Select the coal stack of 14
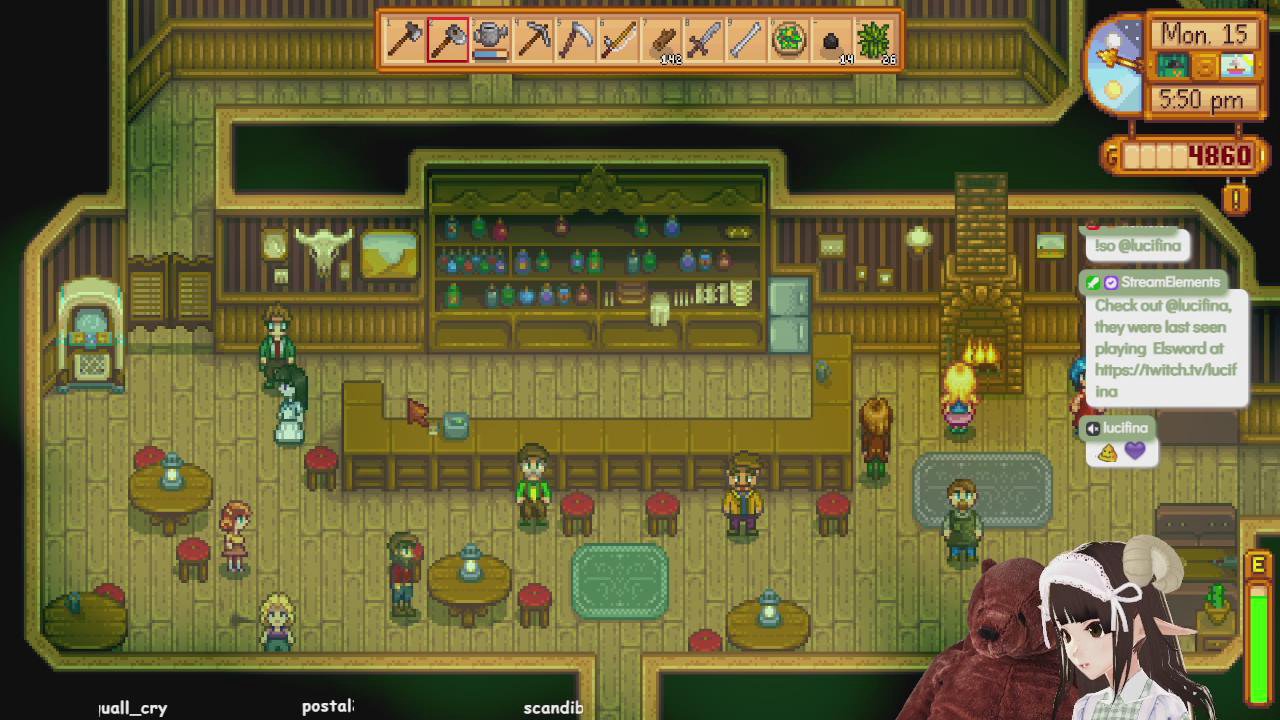The image size is (1280, 720). pos(832,41)
